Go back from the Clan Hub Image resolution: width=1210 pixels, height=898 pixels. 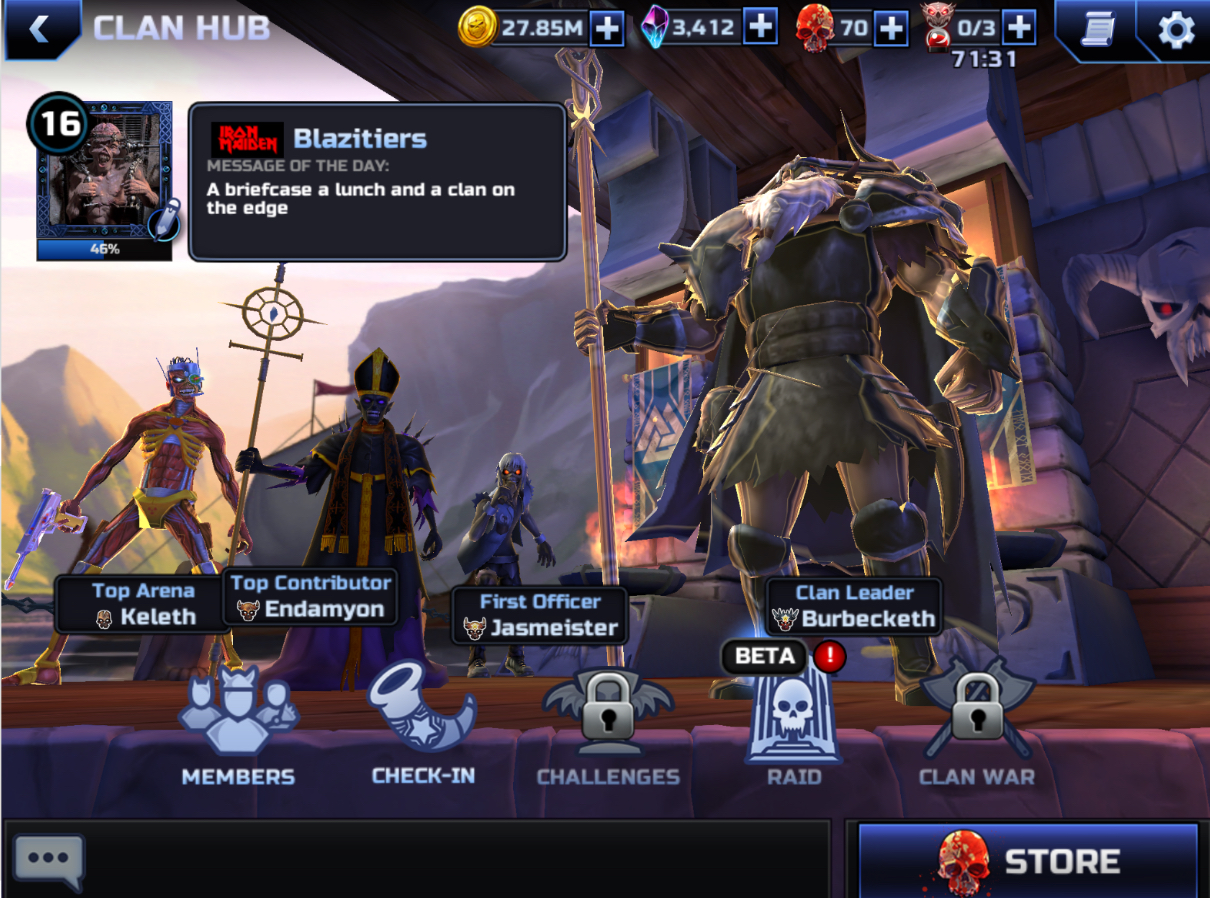(x=39, y=29)
